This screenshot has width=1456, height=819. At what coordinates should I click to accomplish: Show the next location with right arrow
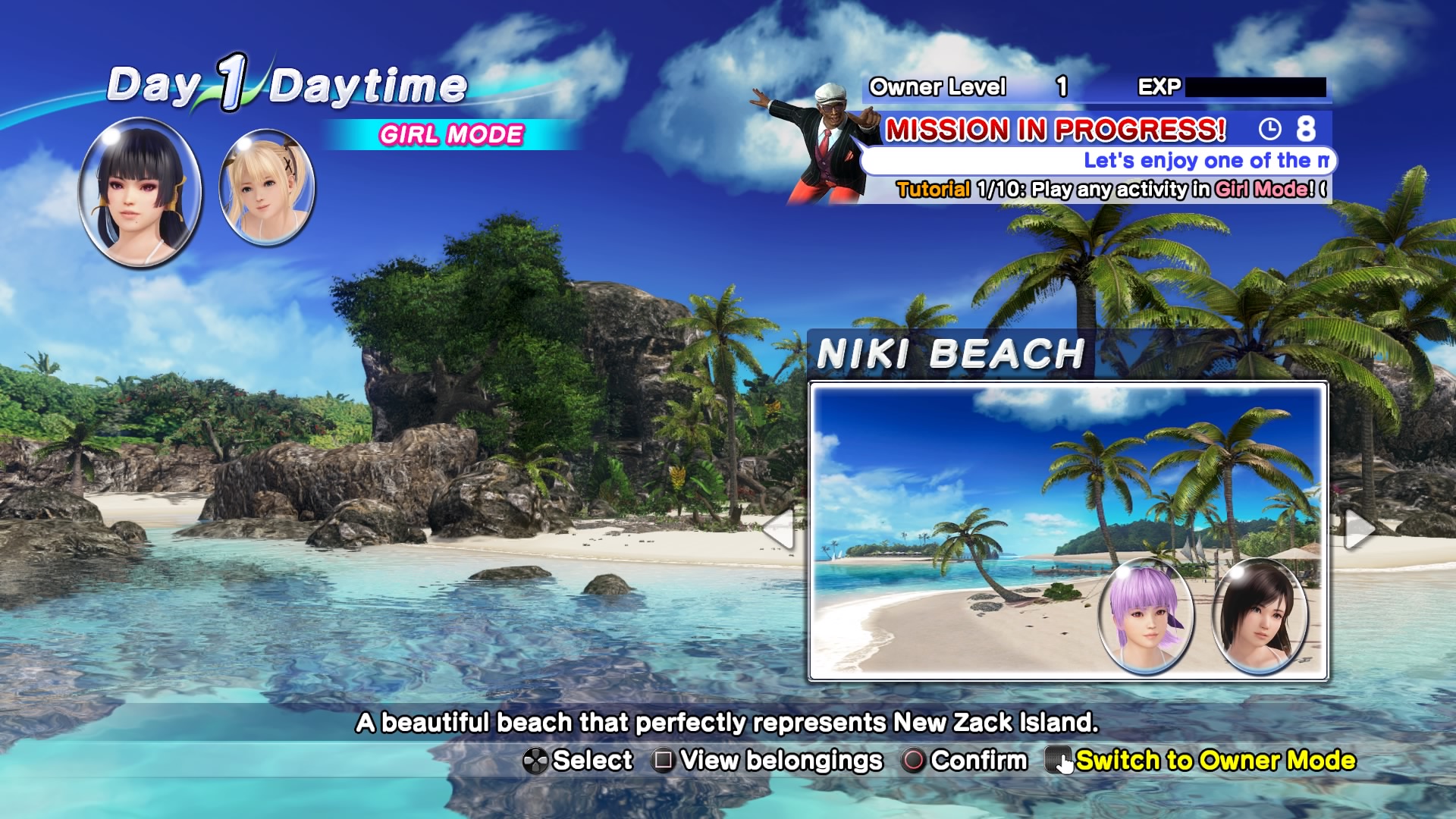pyautogui.click(x=1359, y=529)
